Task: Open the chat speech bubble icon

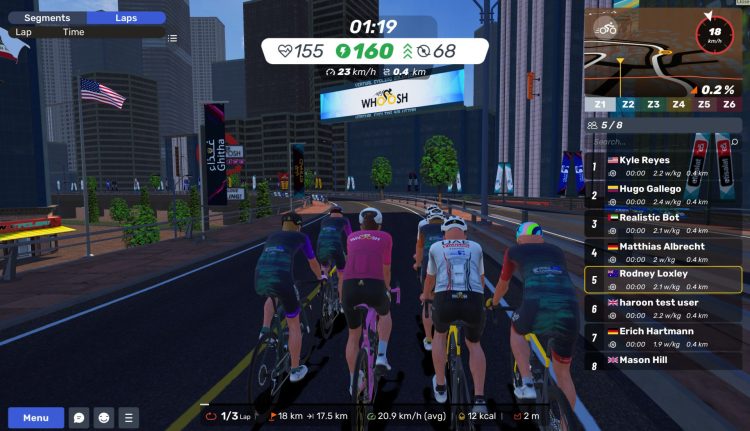Action: coord(80,418)
